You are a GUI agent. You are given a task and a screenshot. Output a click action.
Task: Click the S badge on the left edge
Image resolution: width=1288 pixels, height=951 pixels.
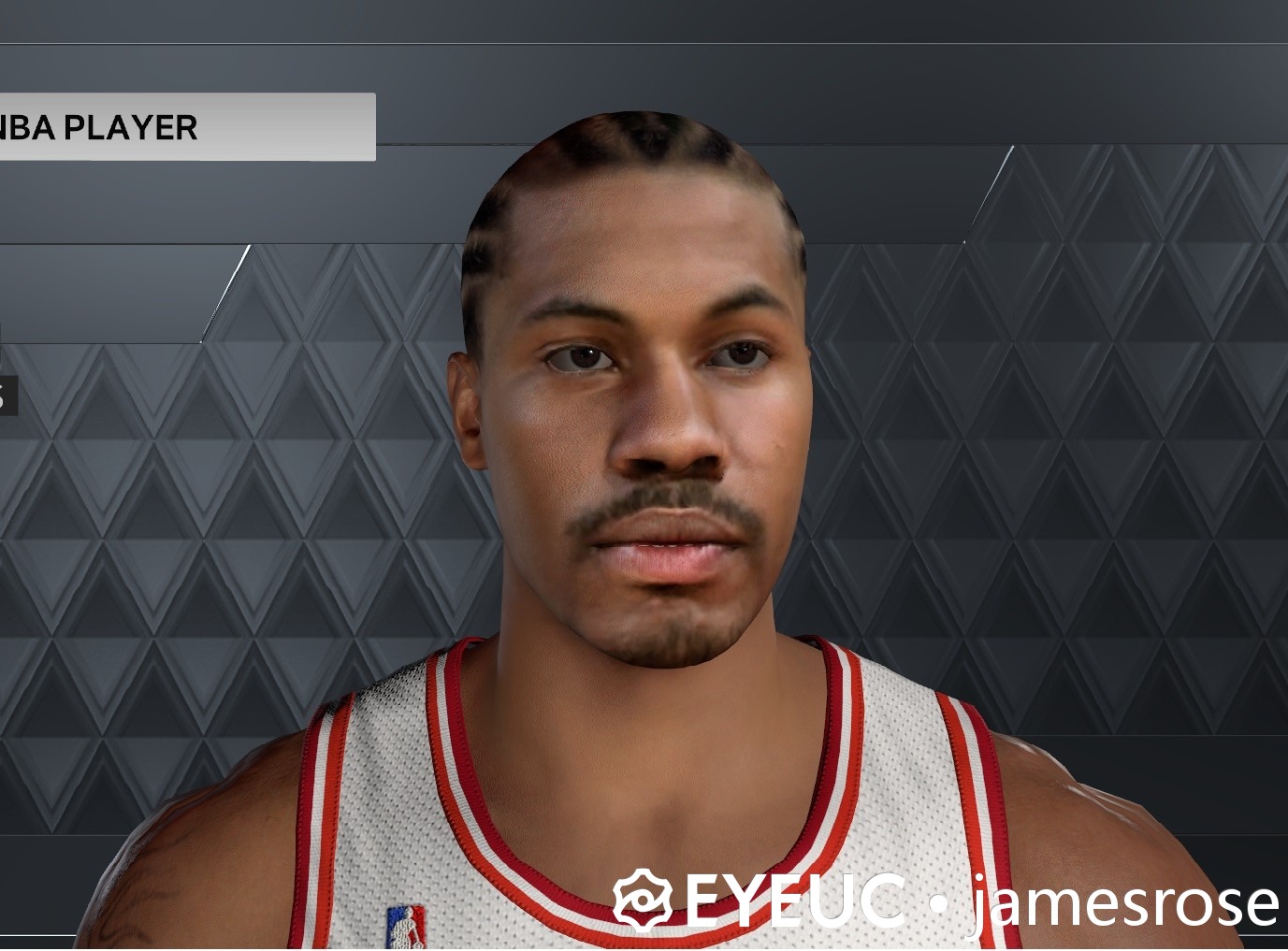coord(9,394)
